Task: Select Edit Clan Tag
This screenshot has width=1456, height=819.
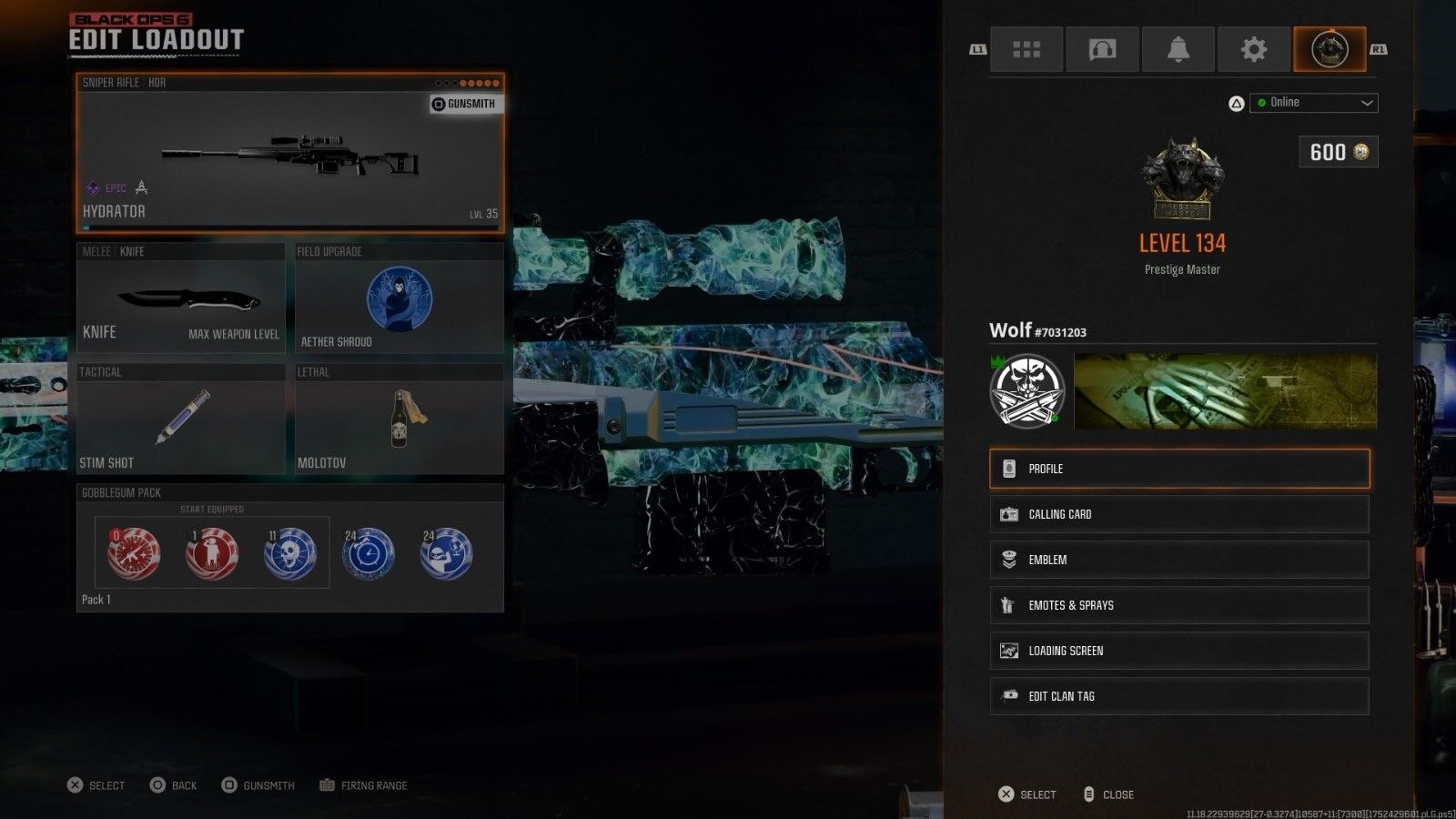Action: tap(1178, 696)
